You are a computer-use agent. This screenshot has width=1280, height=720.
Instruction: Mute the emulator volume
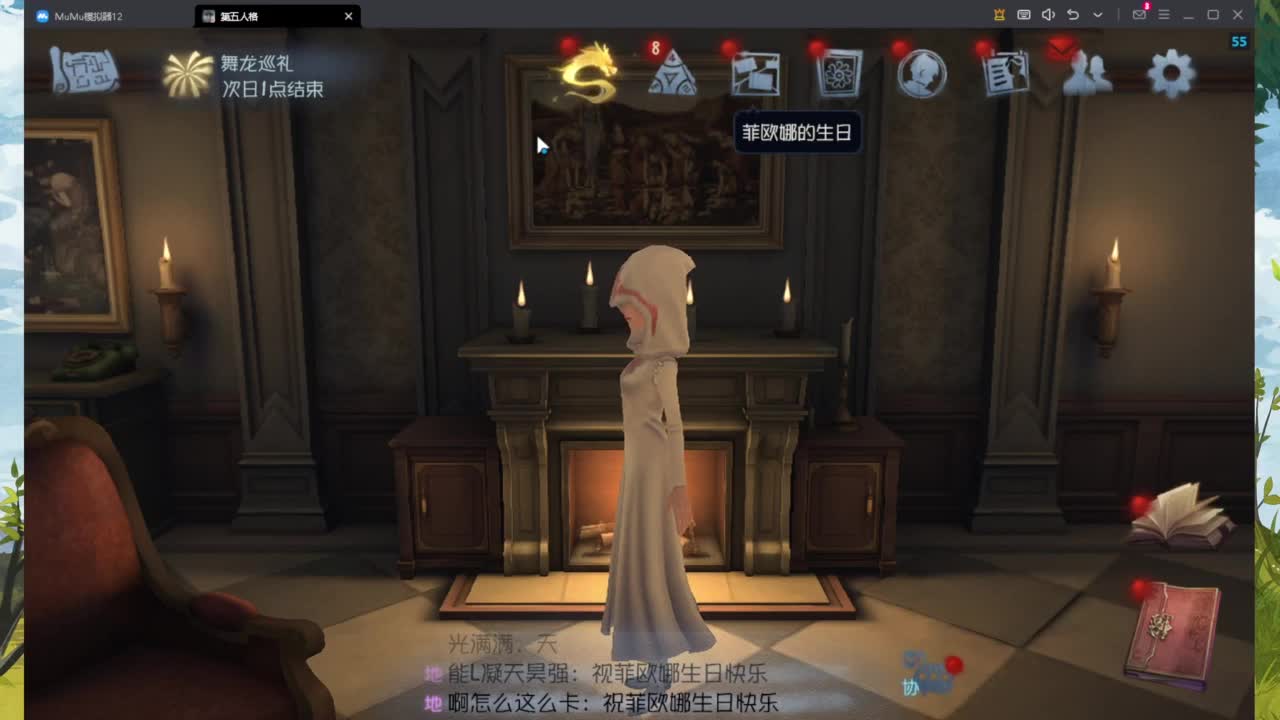1048,15
